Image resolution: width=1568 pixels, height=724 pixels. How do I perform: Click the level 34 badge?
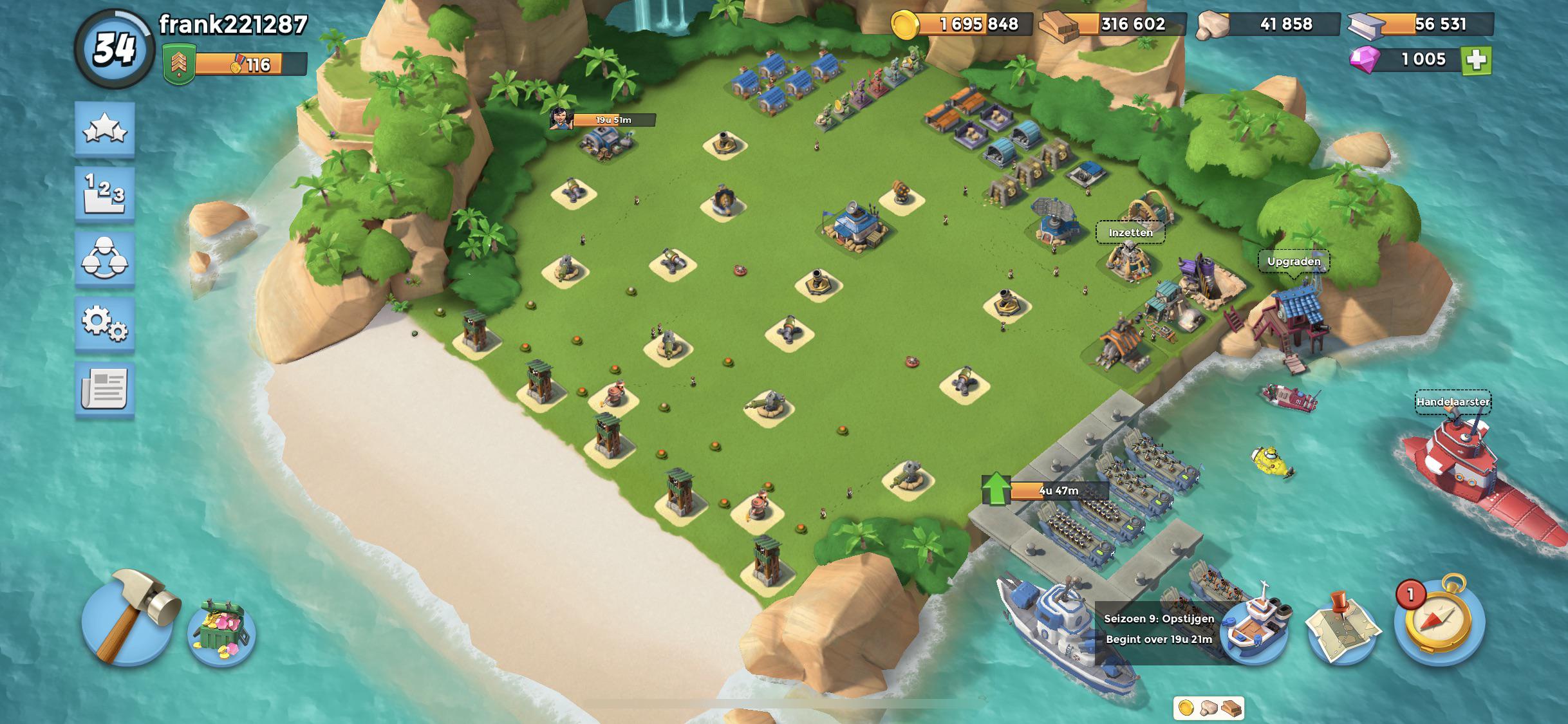113,46
